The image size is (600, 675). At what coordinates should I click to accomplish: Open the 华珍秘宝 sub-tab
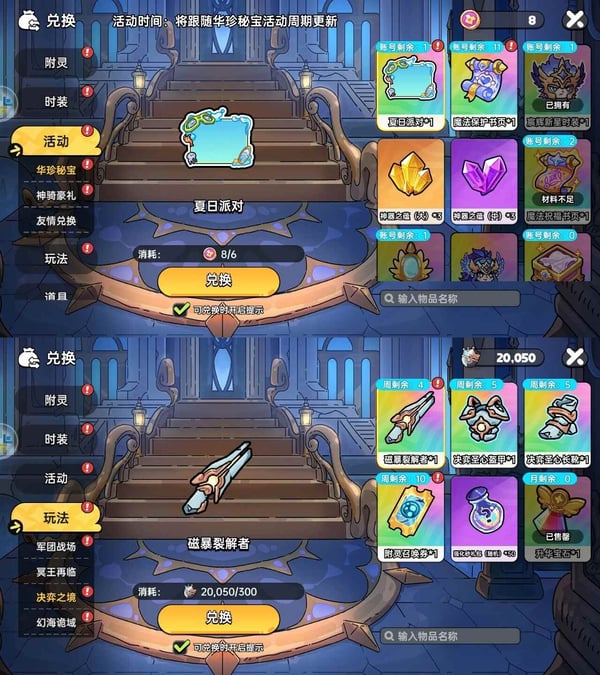click(55, 169)
